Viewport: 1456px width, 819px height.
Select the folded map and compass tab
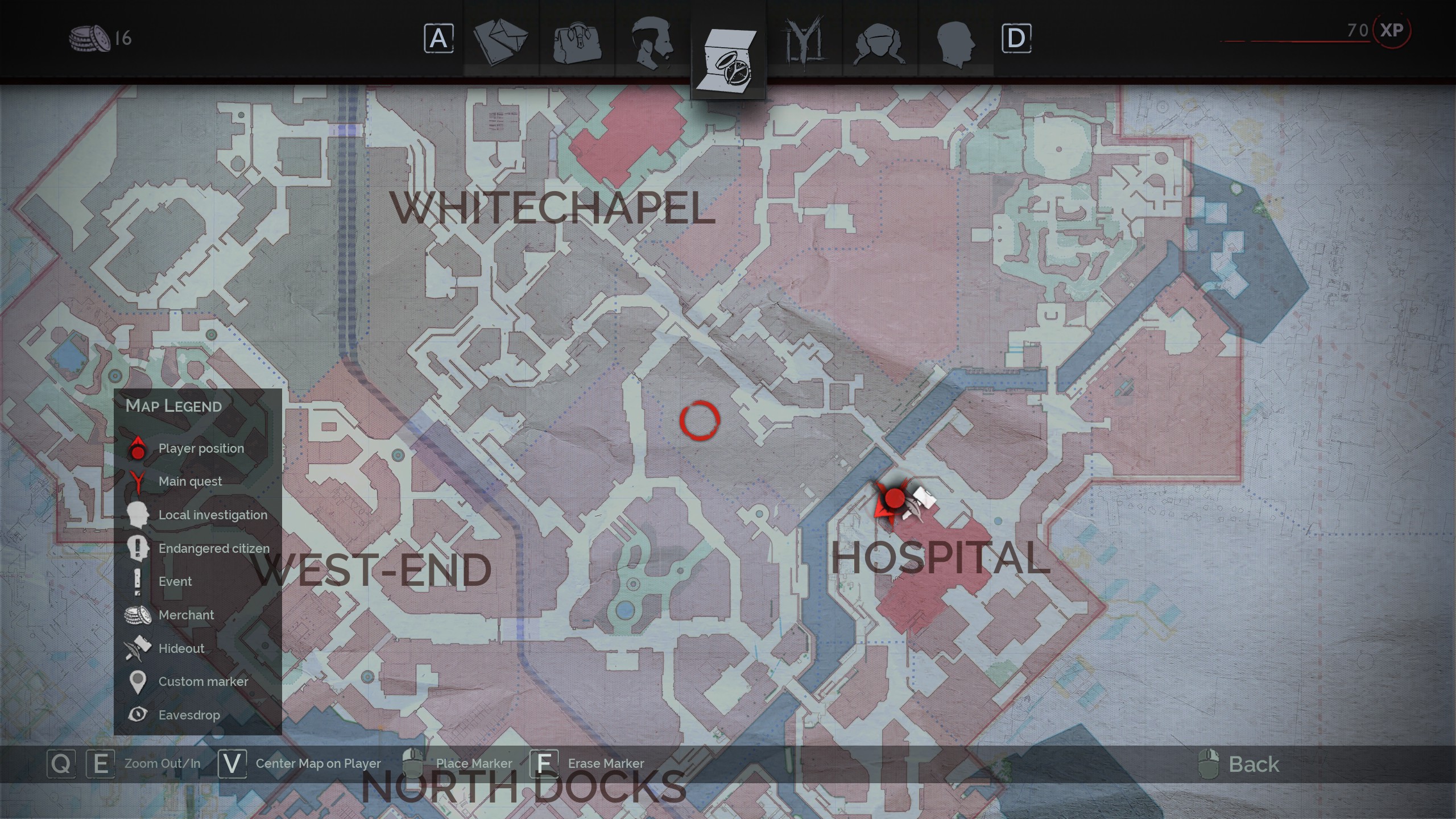(x=728, y=57)
